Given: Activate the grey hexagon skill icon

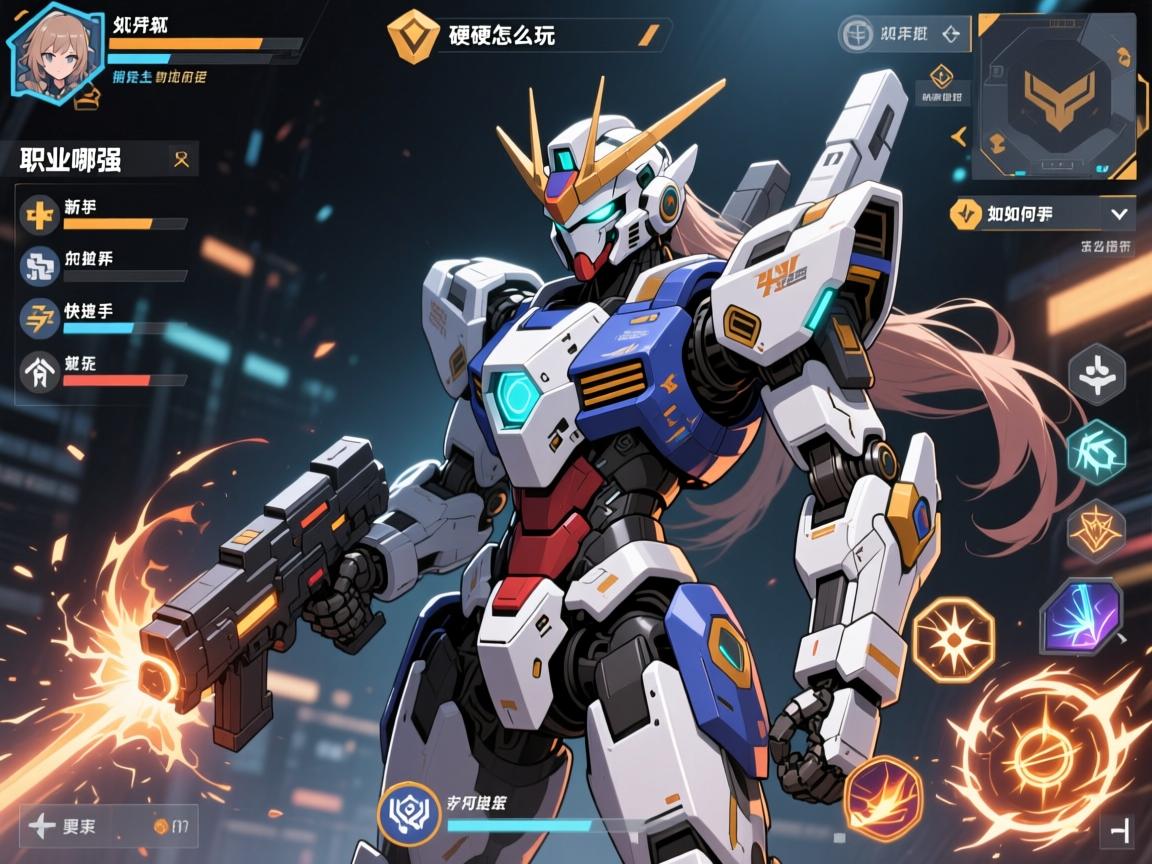Looking at the screenshot, I should (x=1097, y=375).
